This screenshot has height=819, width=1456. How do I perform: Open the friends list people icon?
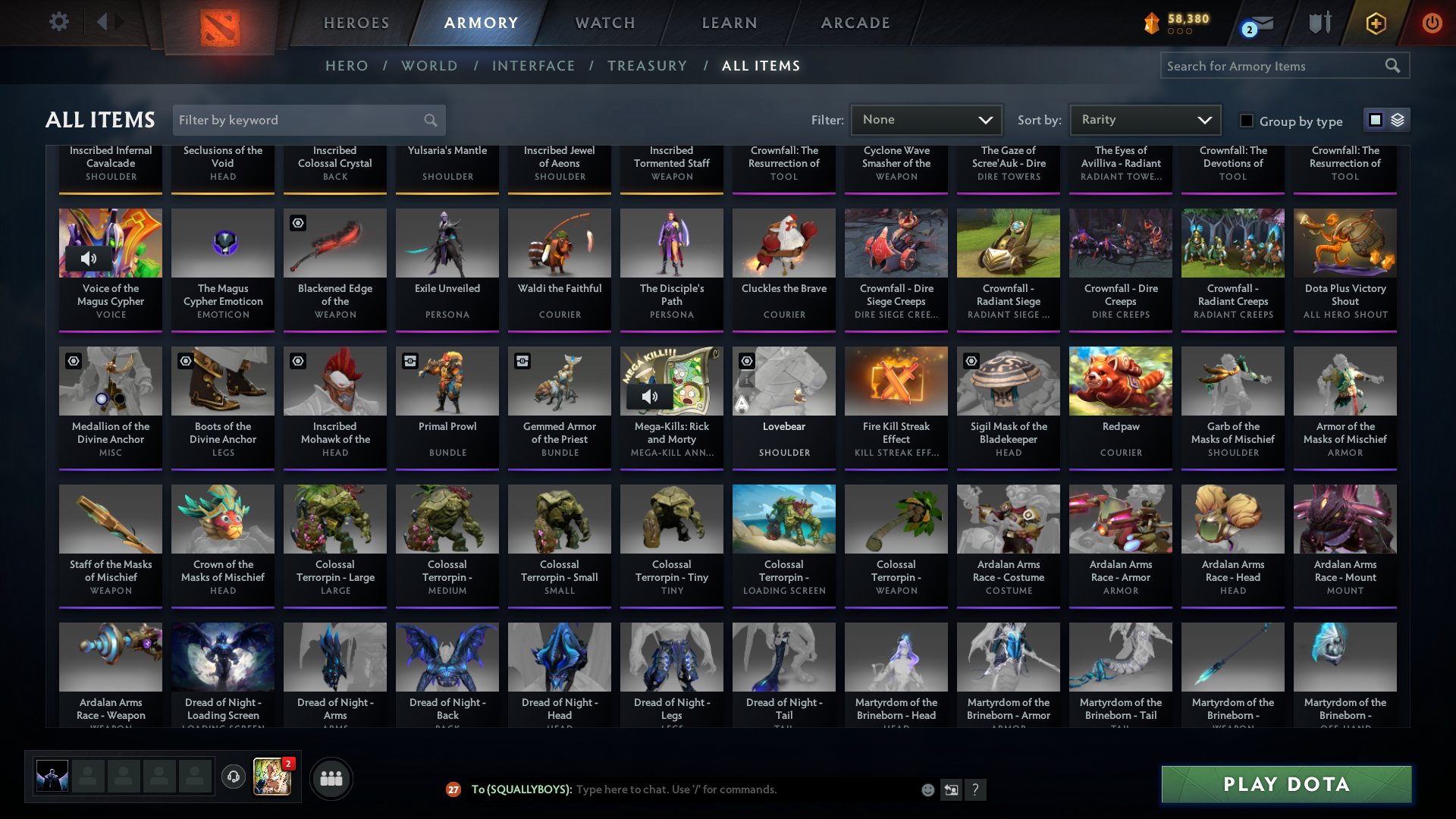[x=331, y=778]
